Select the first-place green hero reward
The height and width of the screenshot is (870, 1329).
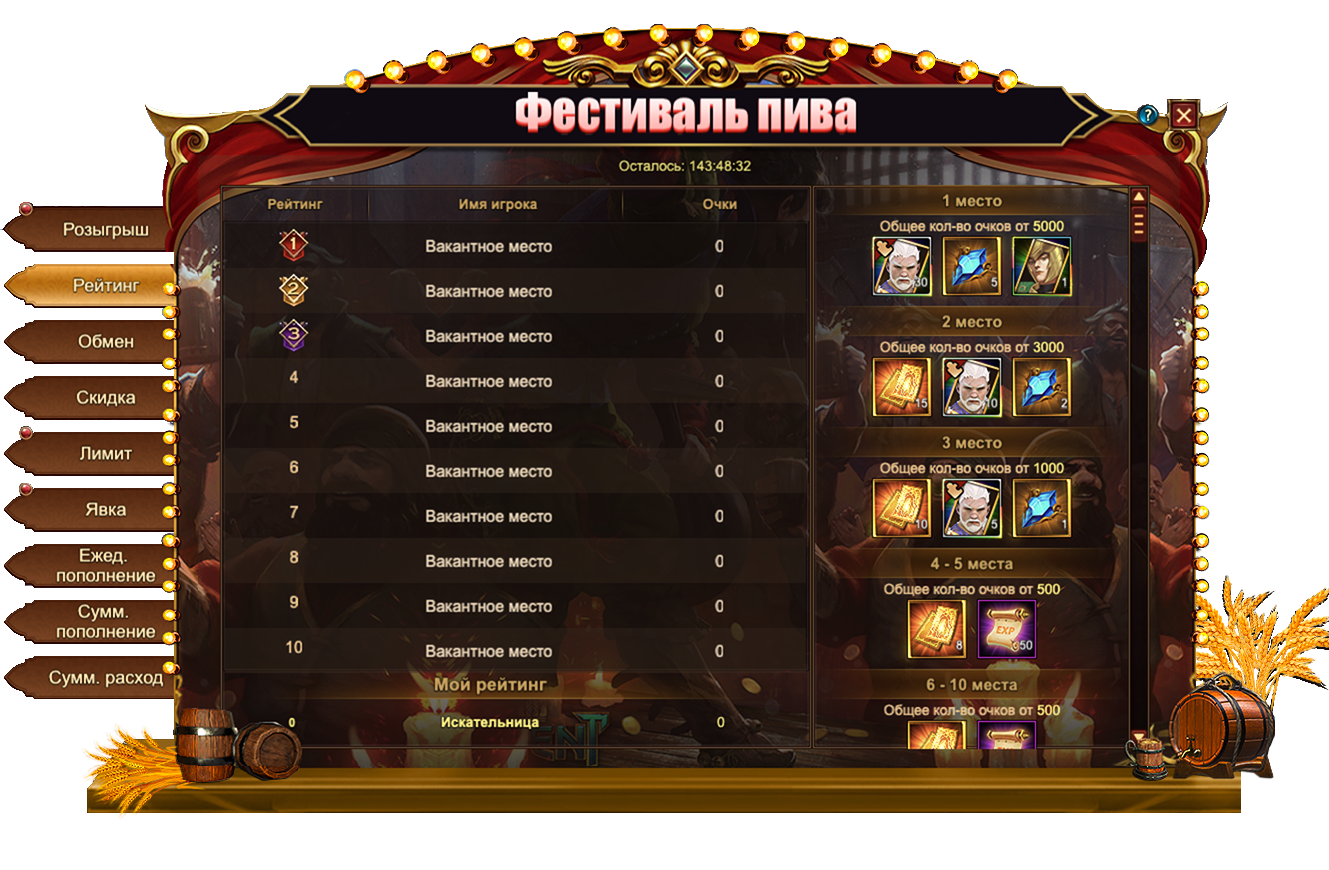(1041, 266)
